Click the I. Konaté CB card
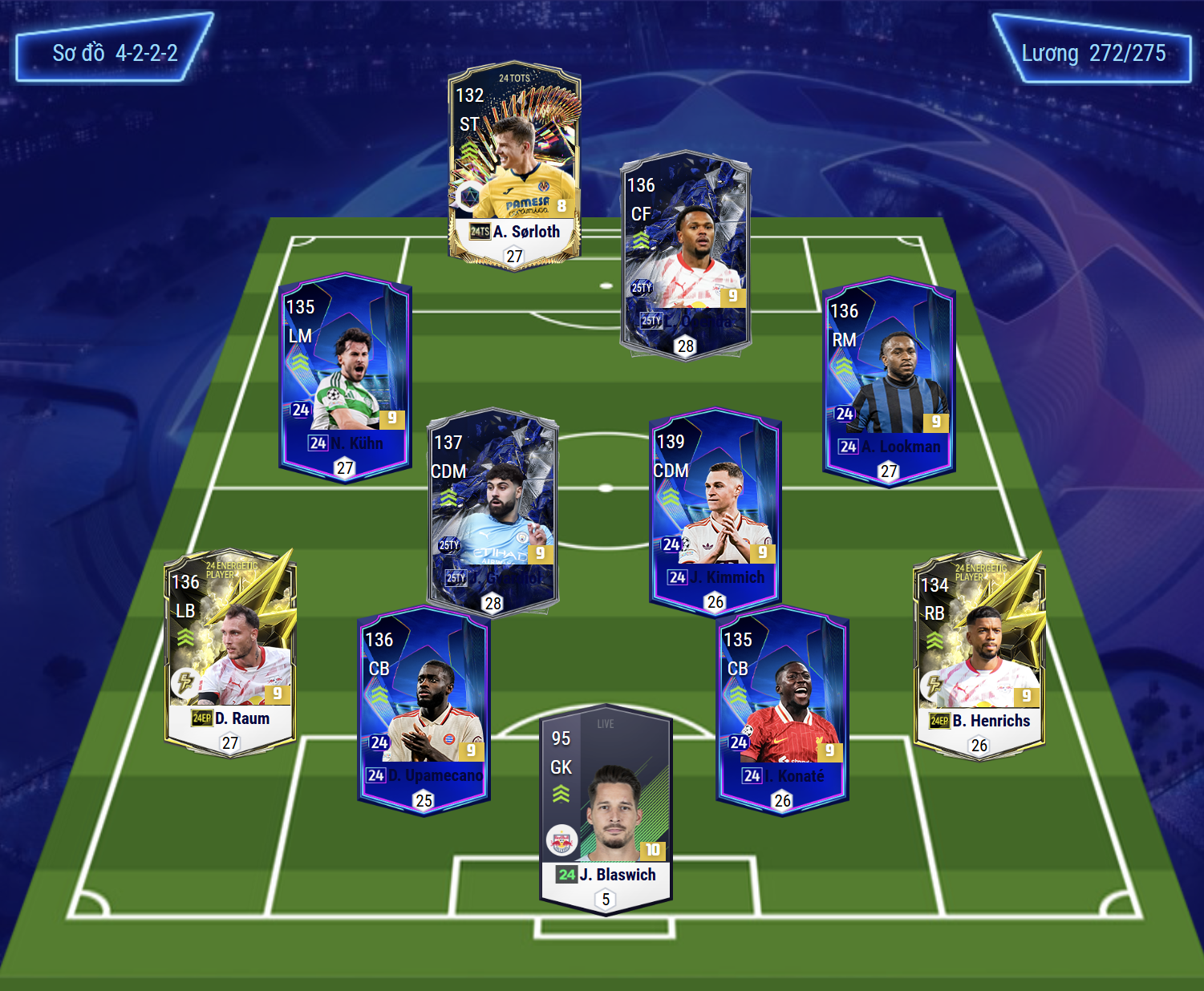Image resolution: width=1204 pixels, height=991 pixels. (782, 710)
